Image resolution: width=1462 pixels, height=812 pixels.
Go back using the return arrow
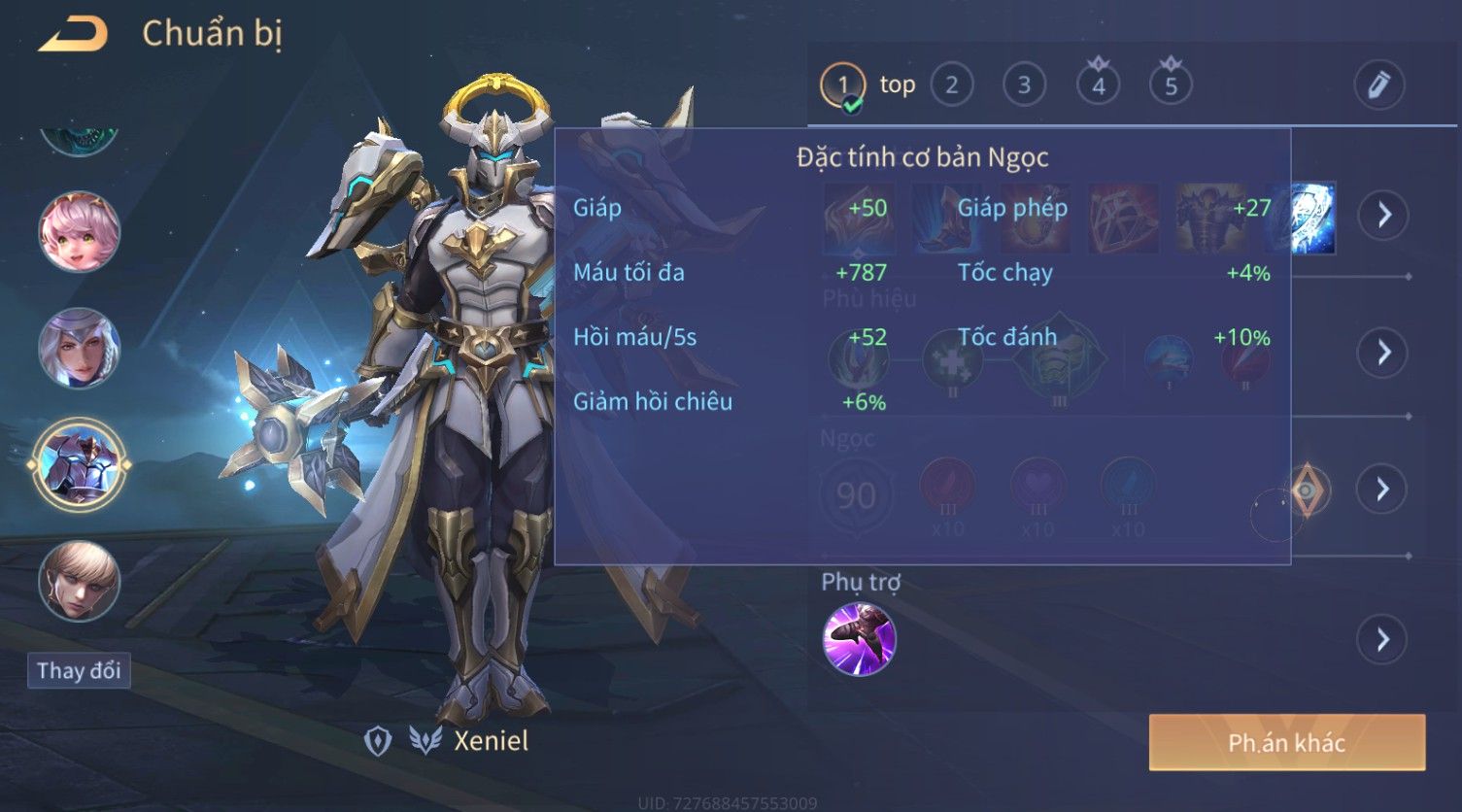(74, 35)
